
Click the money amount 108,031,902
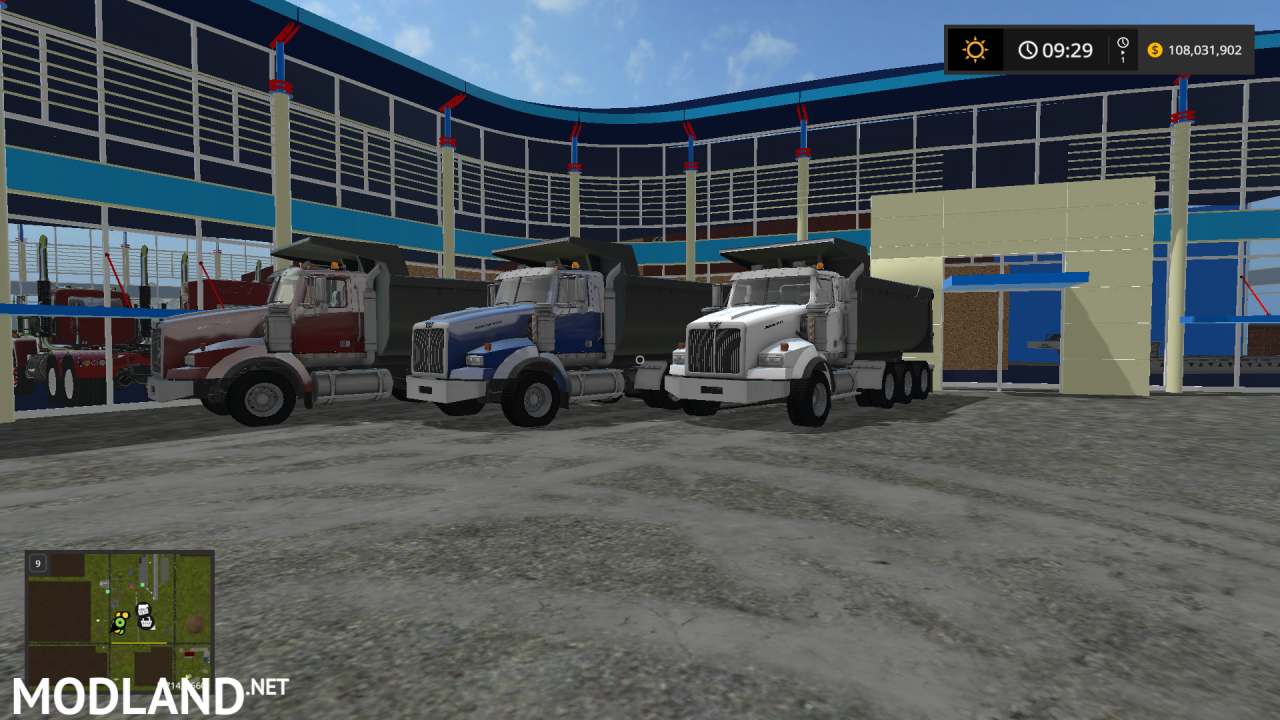[x=1205, y=50]
